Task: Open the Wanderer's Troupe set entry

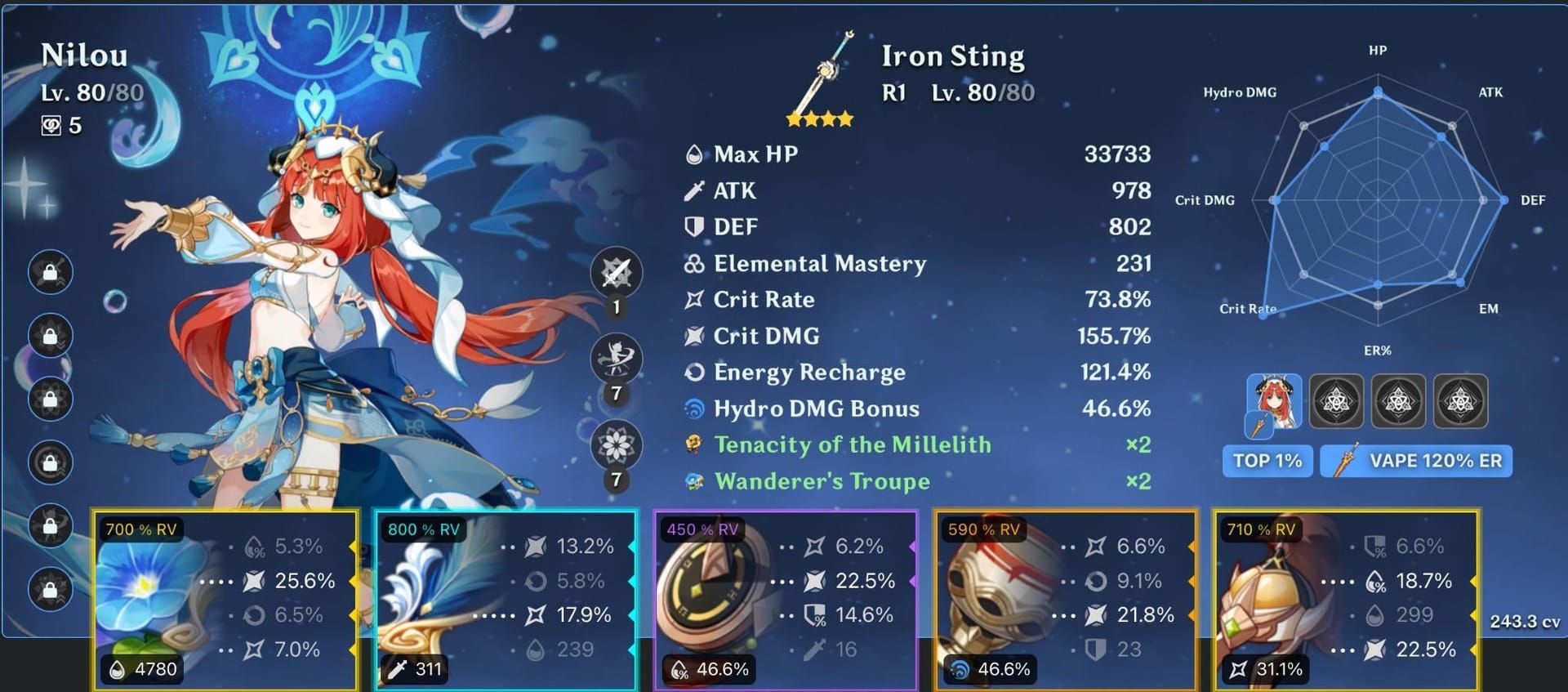Action: 693,481
